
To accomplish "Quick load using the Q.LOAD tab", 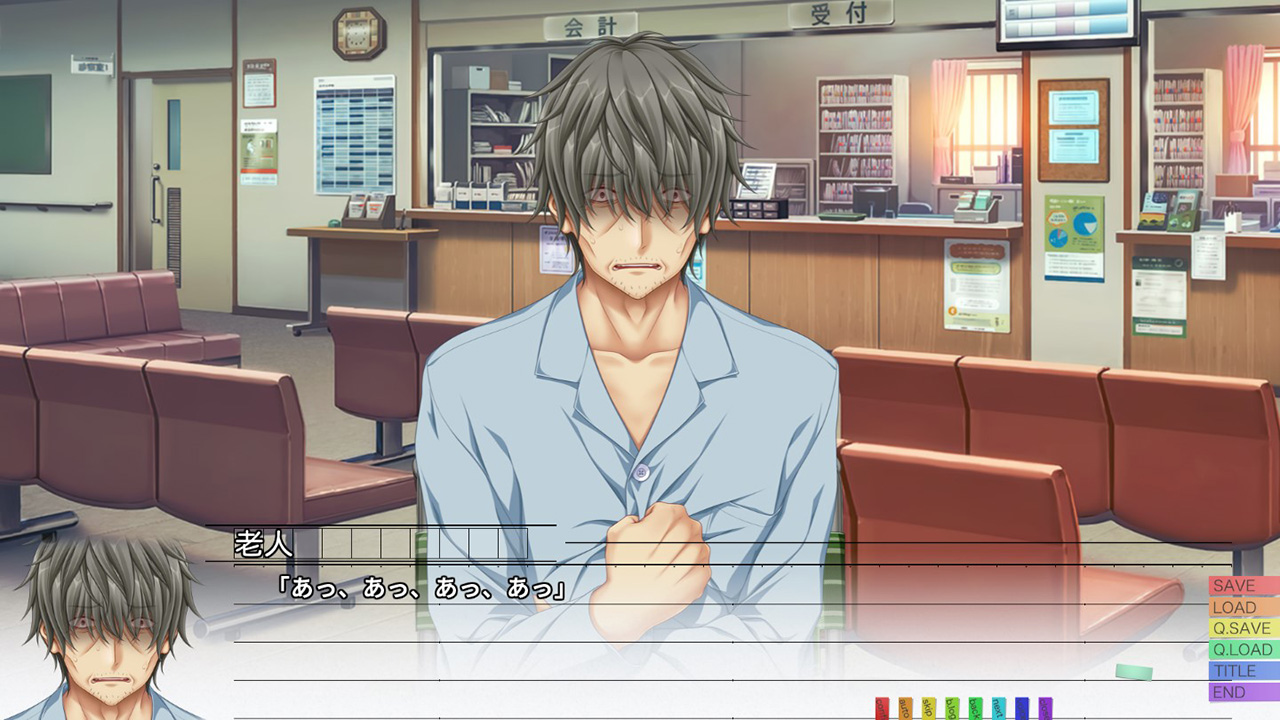I will [x=1243, y=650].
